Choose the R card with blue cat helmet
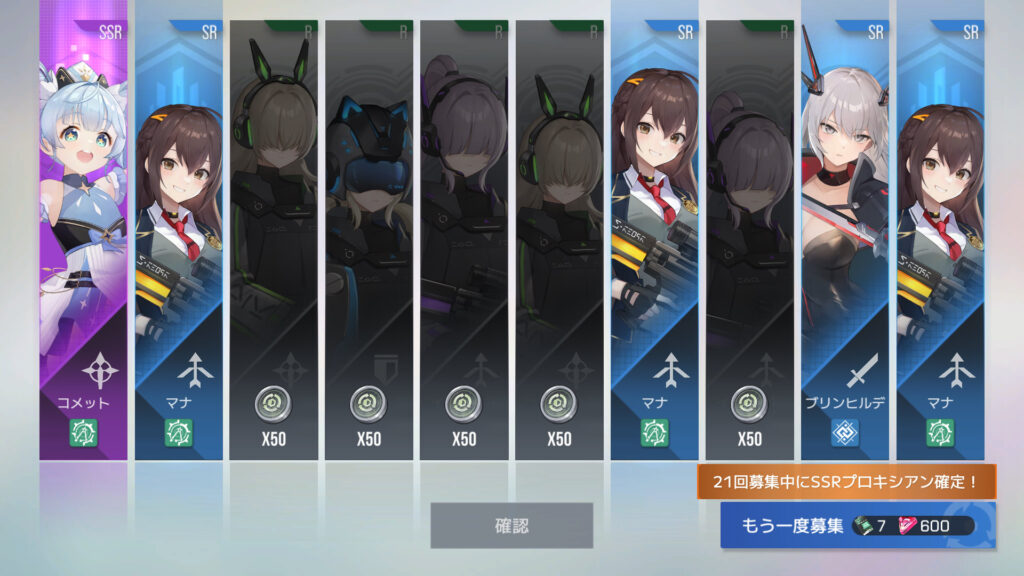Viewport: 1024px width, 576px height. click(369, 240)
